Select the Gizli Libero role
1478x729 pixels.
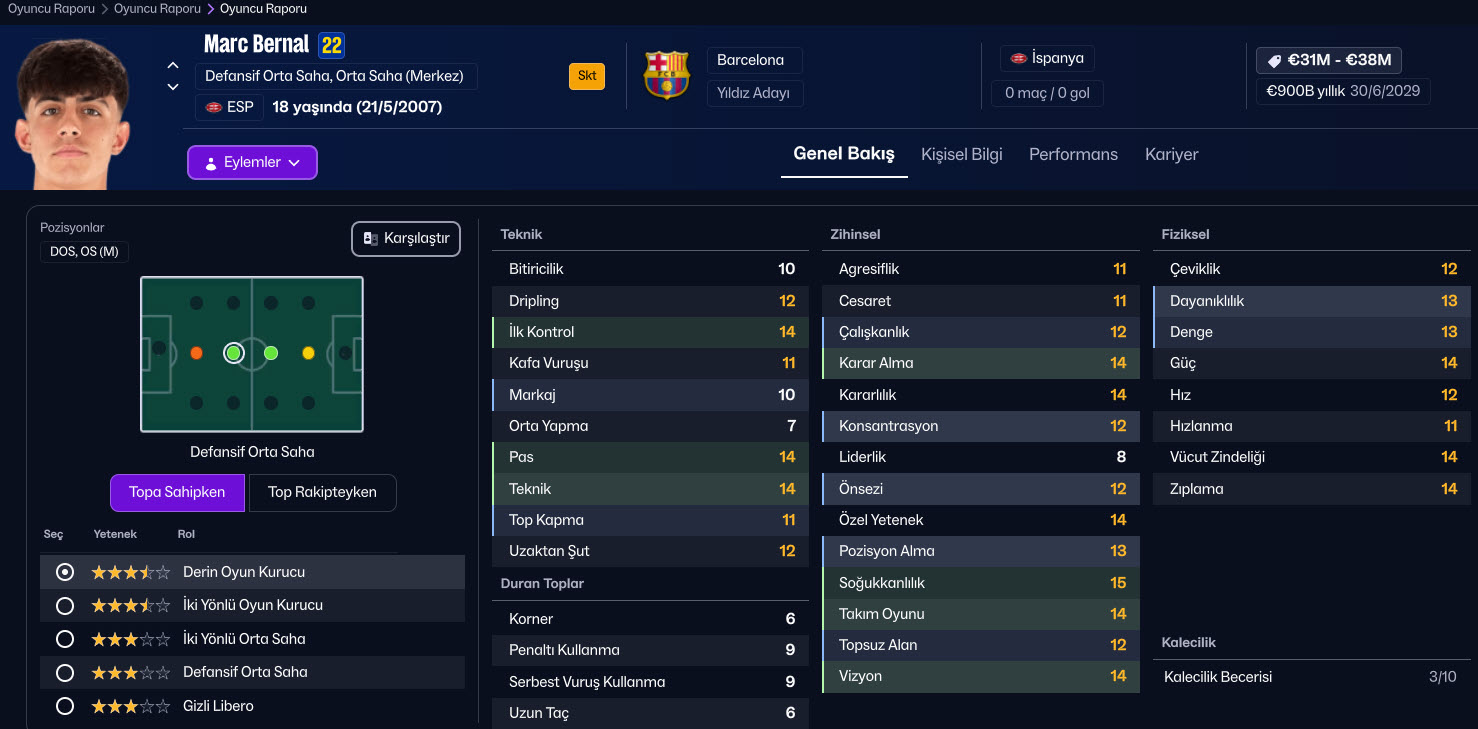[65, 706]
